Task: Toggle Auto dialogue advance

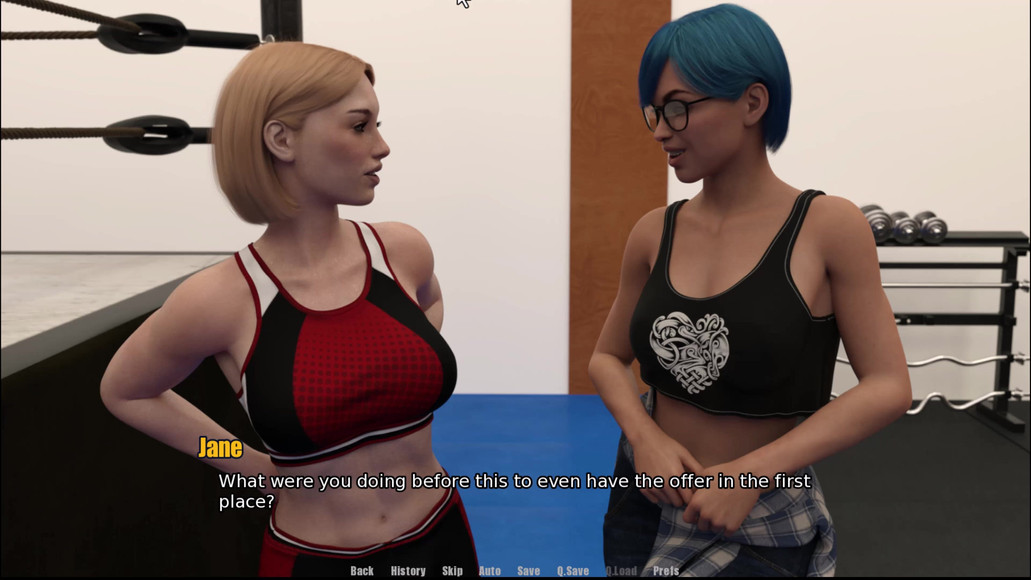Action: (x=490, y=571)
